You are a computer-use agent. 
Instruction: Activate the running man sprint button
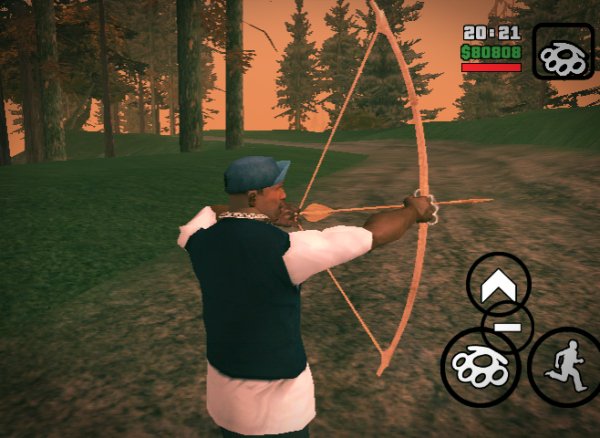coord(563,366)
